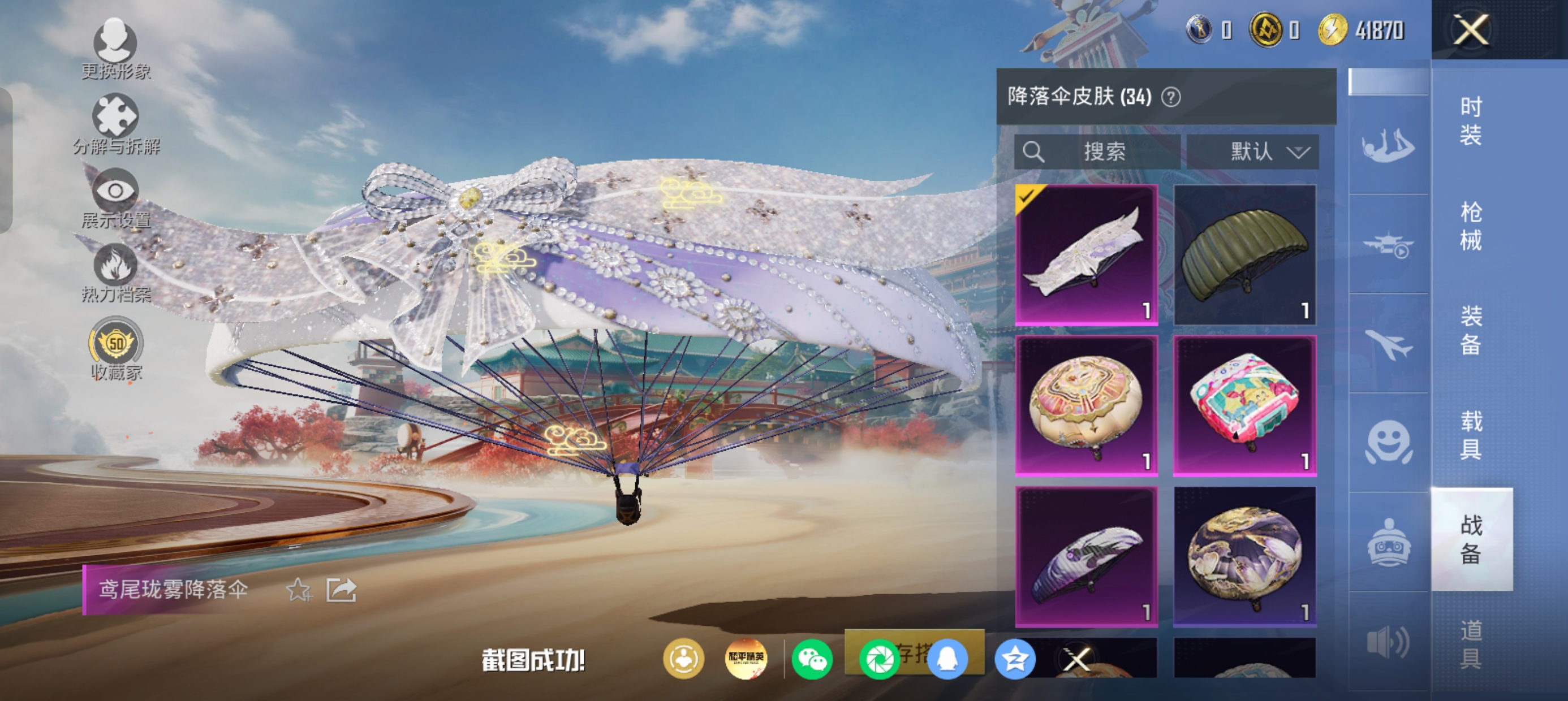The height and width of the screenshot is (701, 1568).
Task: Select the equipped white bow parachute skin
Action: click(x=1086, y=255)
